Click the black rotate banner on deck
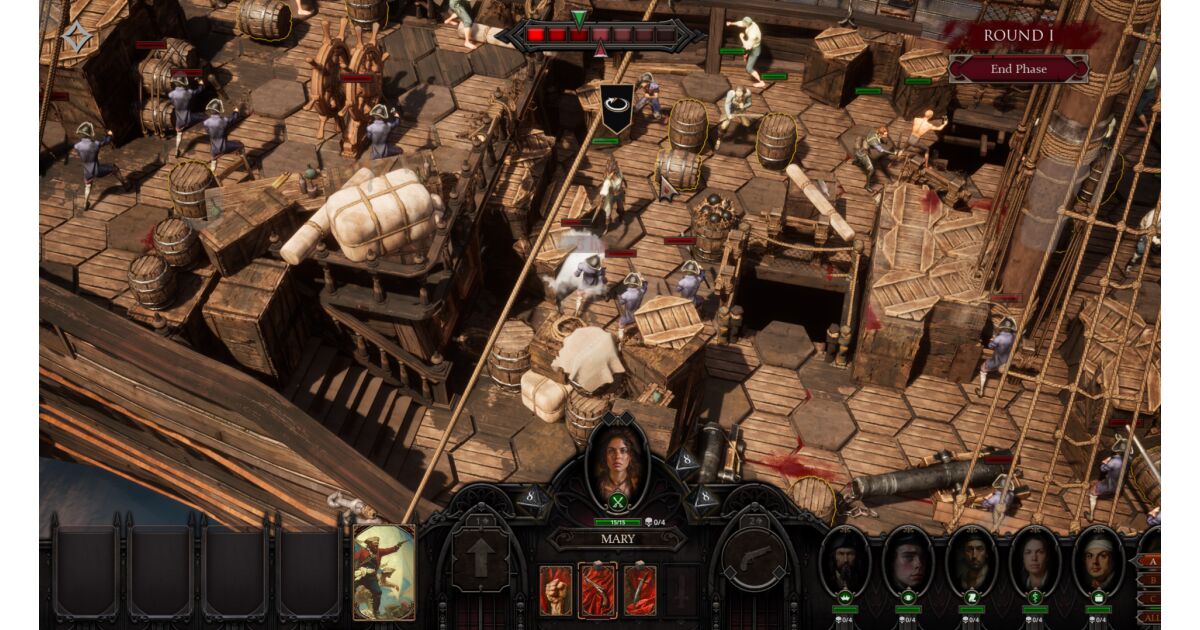This screenshot has height=630, width=1200. (x=616, y=108)
